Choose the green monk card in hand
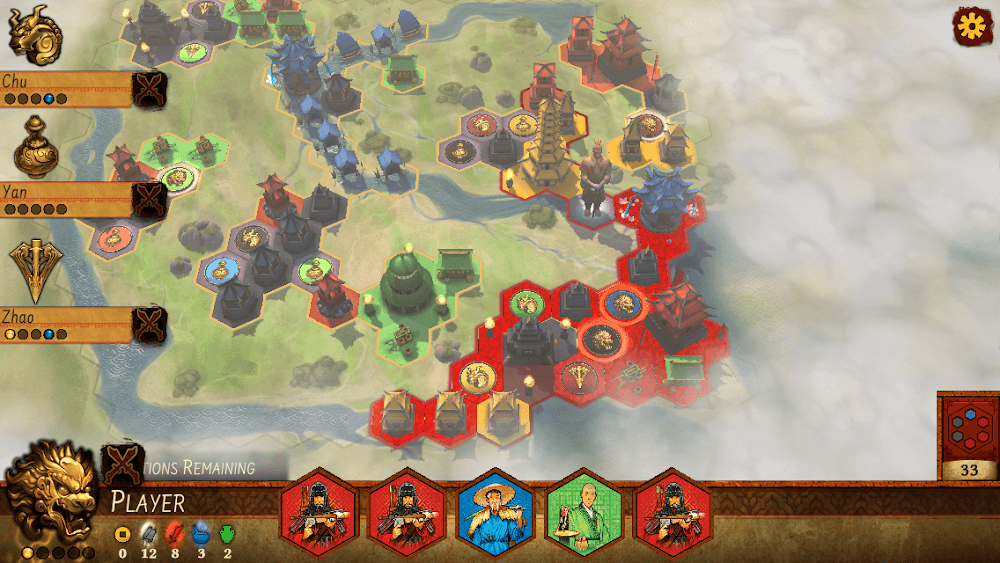Image resolution: width=1000 pixels, height=563 pixels. click(x=583, y=512)
